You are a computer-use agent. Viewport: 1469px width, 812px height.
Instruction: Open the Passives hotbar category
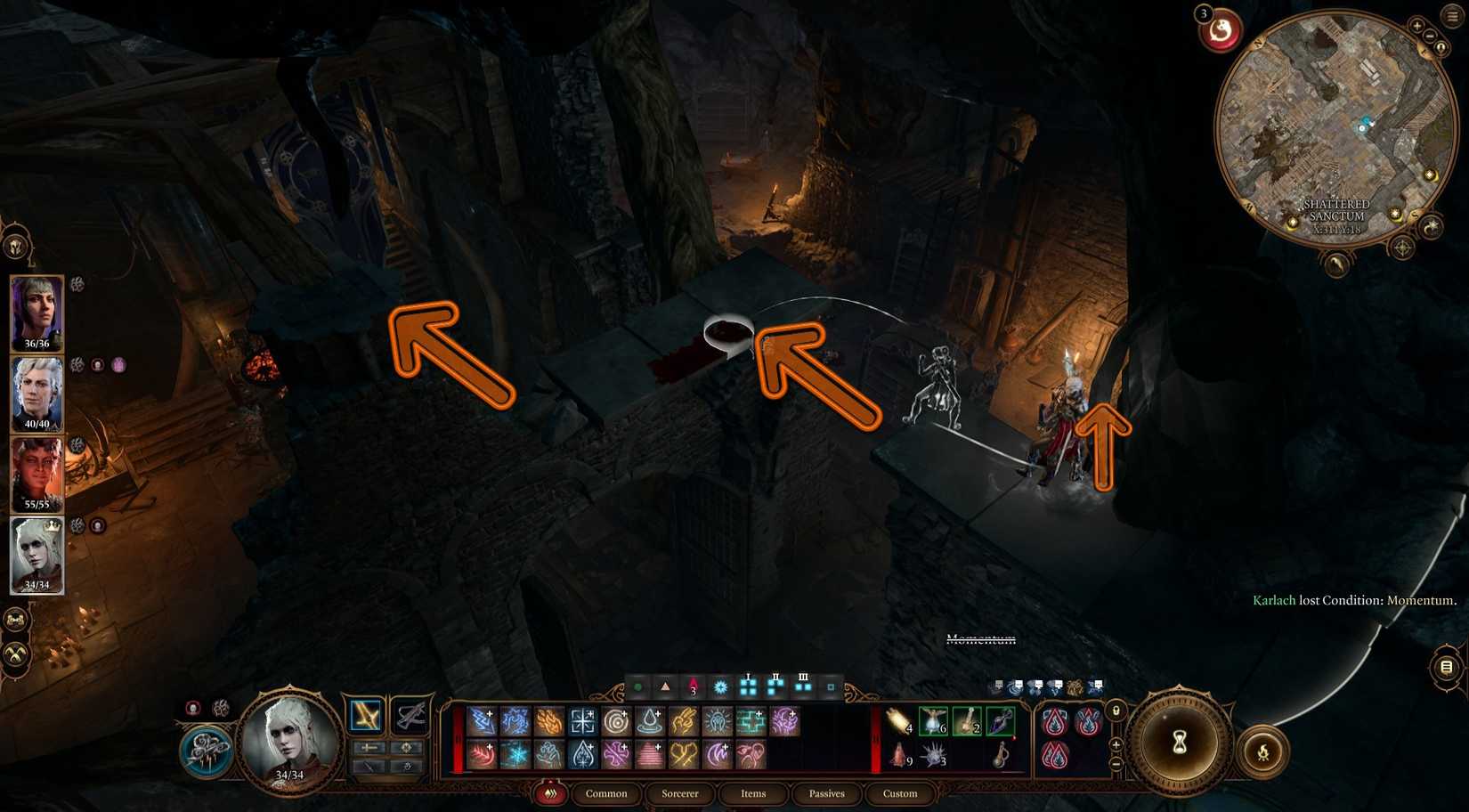click(828, 794)
